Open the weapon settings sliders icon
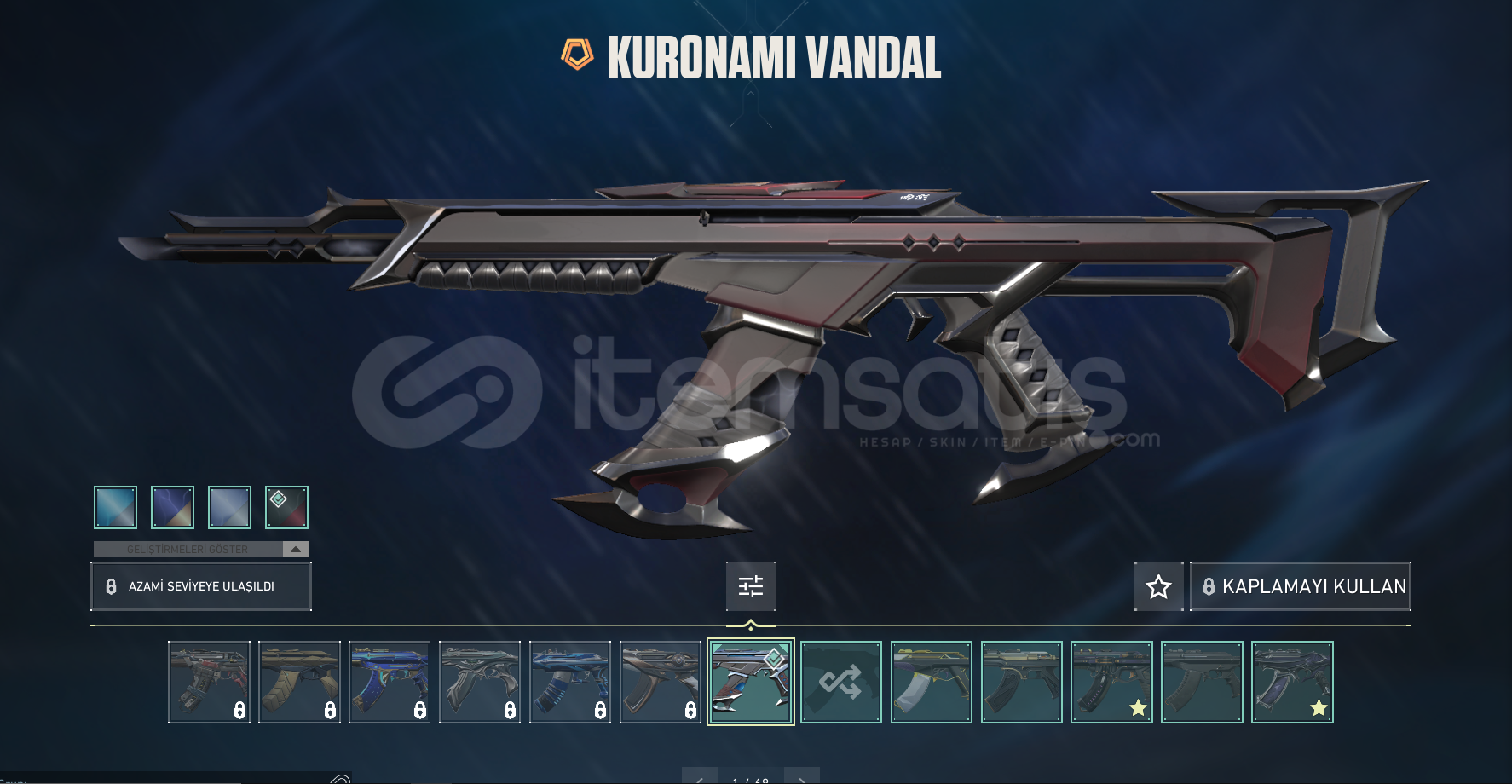 pyautogui.click(x=750, y=586)
